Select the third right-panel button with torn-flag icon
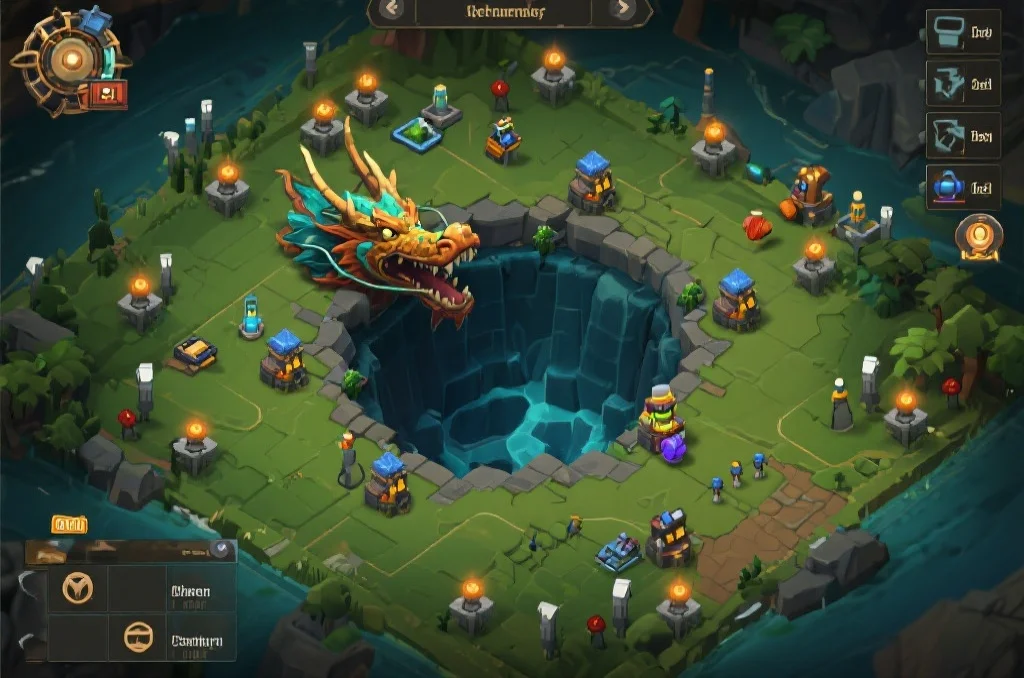Screen dimensions: 1024x678 (962, 136)
